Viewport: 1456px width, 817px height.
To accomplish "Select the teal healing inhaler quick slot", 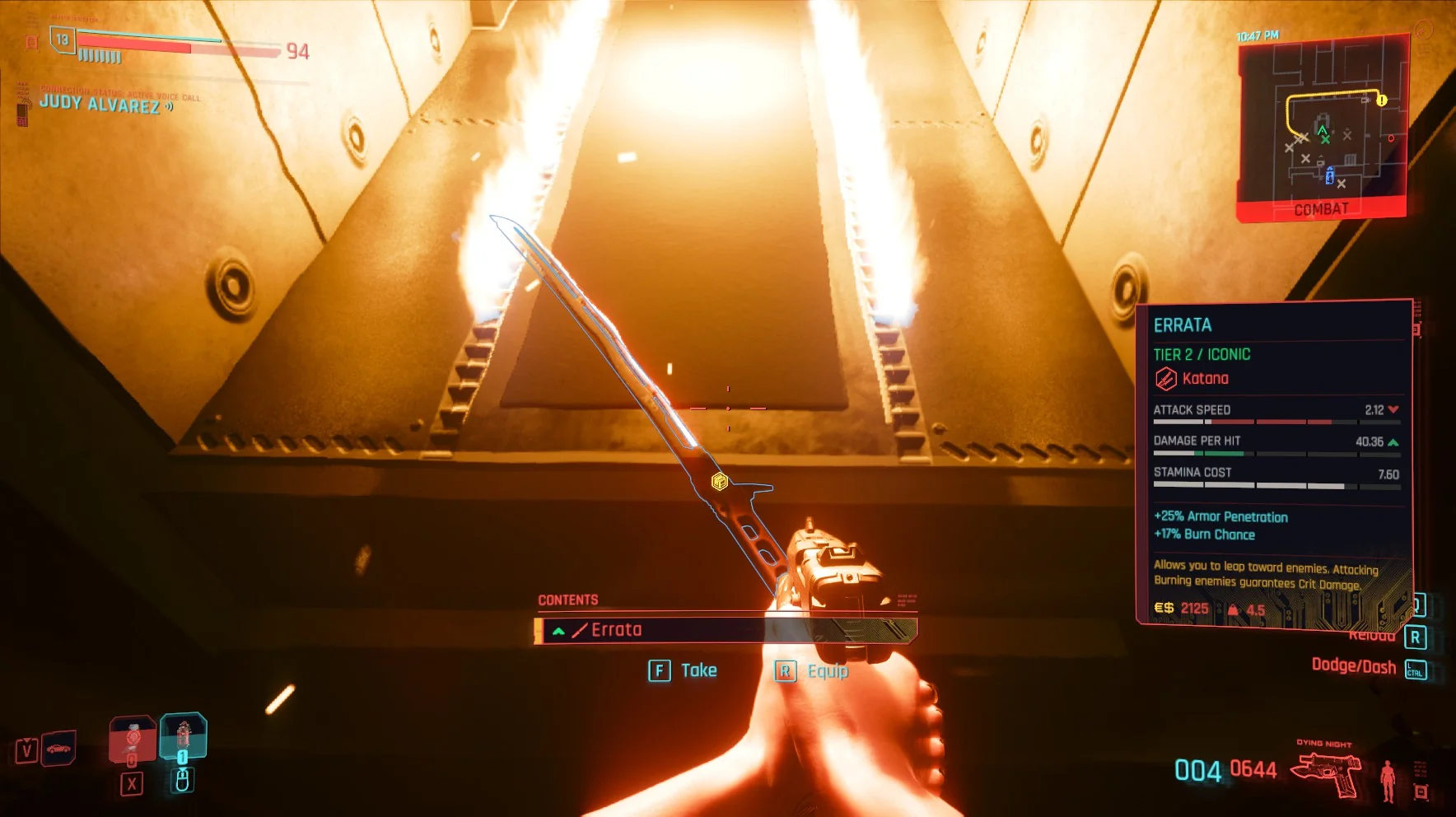I will pyautogui.click(x=183, y=735).
